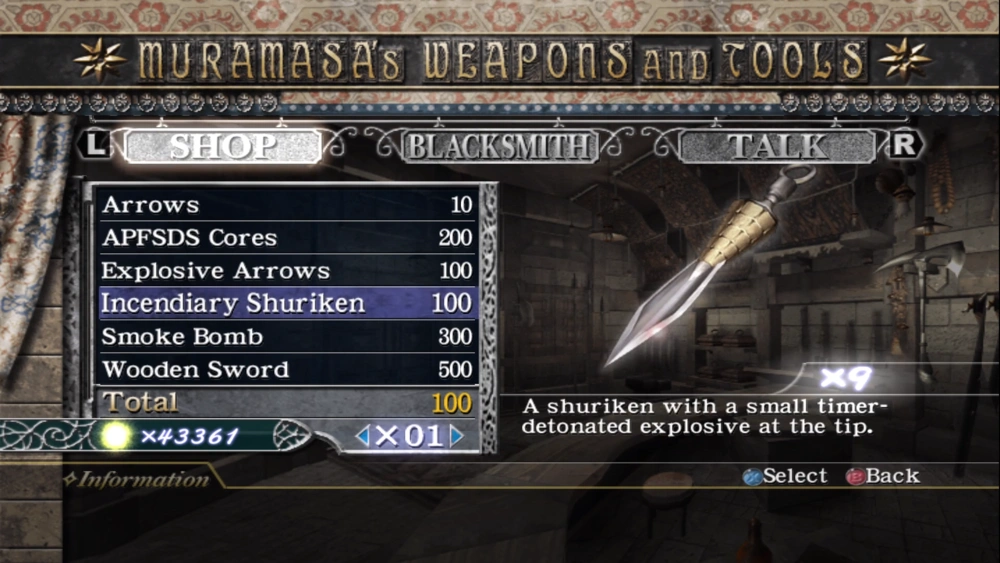
Task: Switch to the Shop tab
Action: click(222, 146)
